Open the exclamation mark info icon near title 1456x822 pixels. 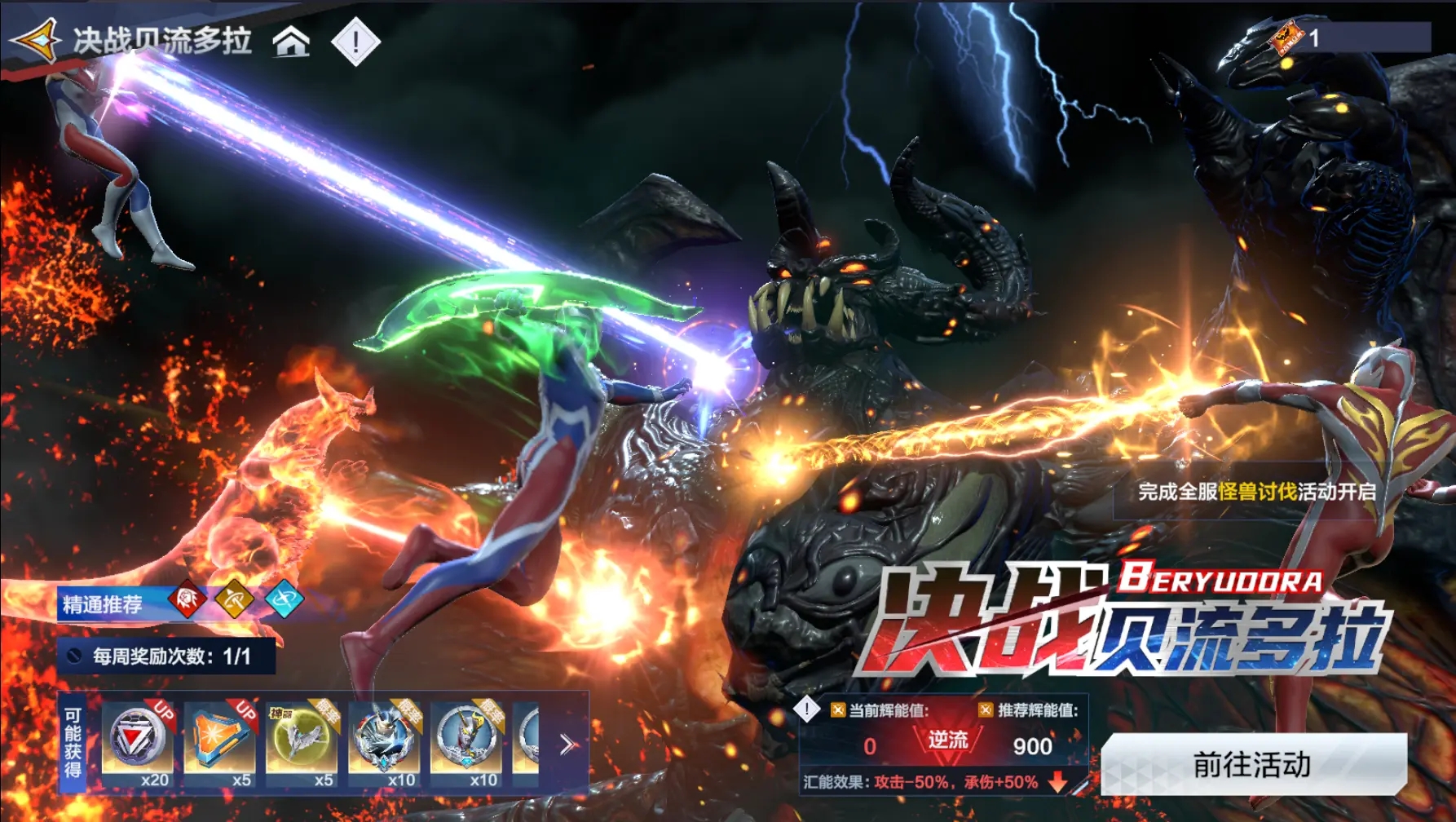[355, 38]
